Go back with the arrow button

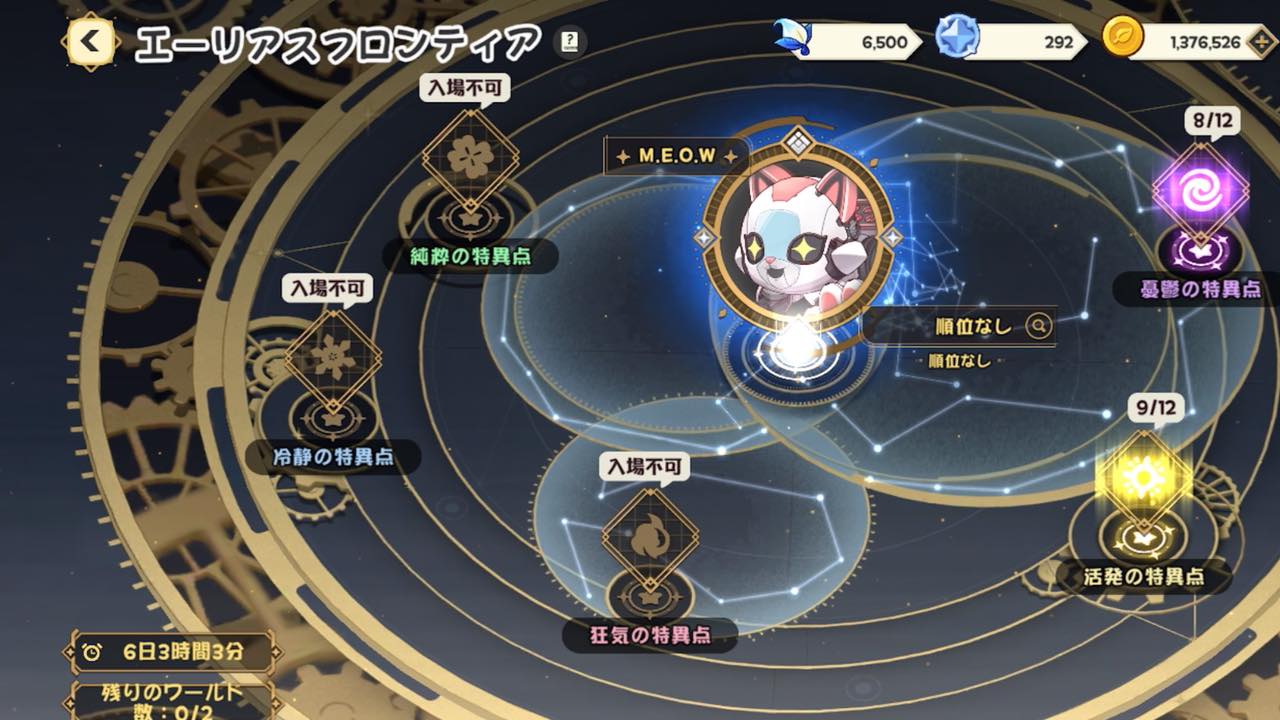tap(91, 42)
